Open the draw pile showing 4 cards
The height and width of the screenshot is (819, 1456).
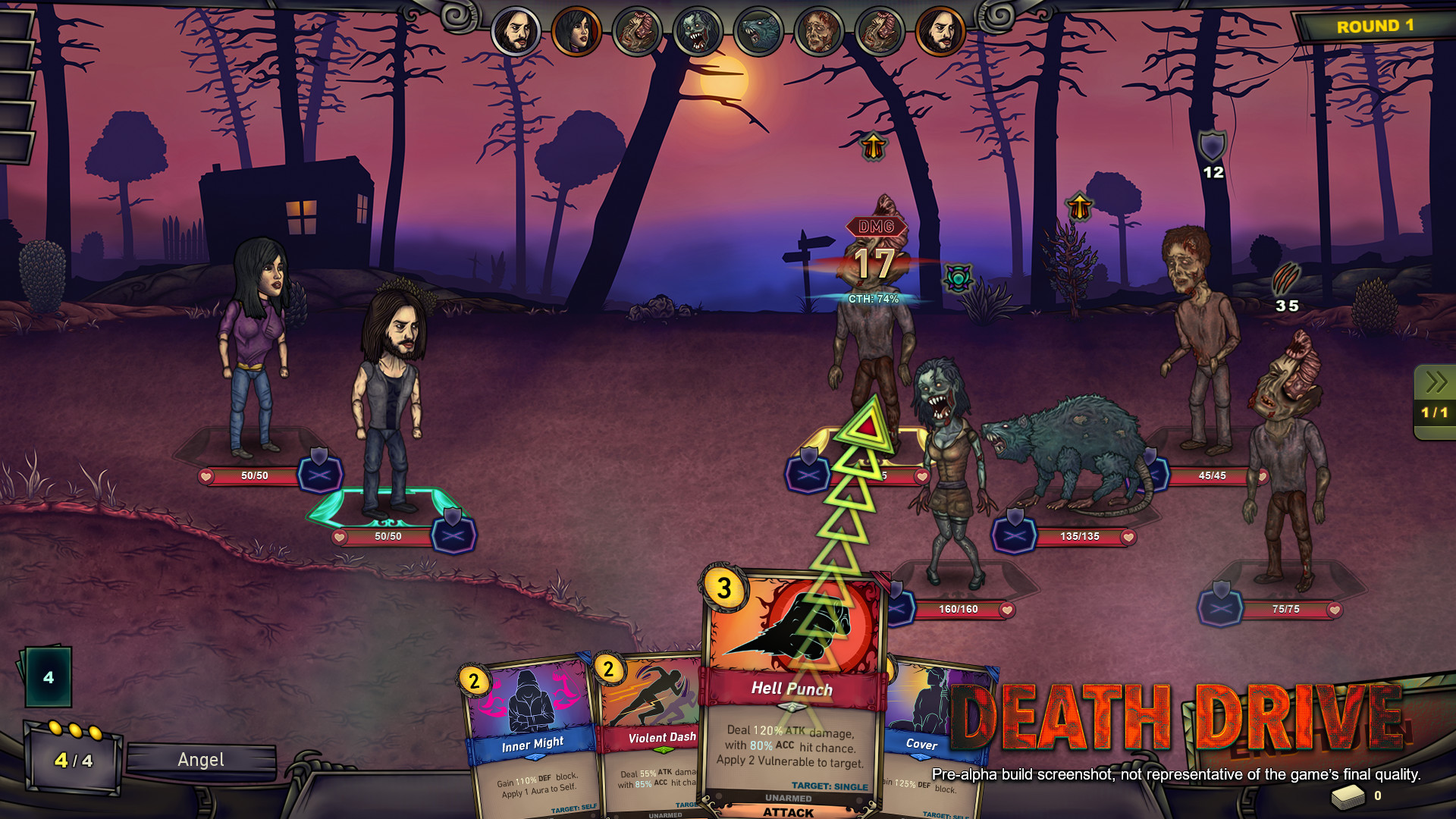pos(49,675)
